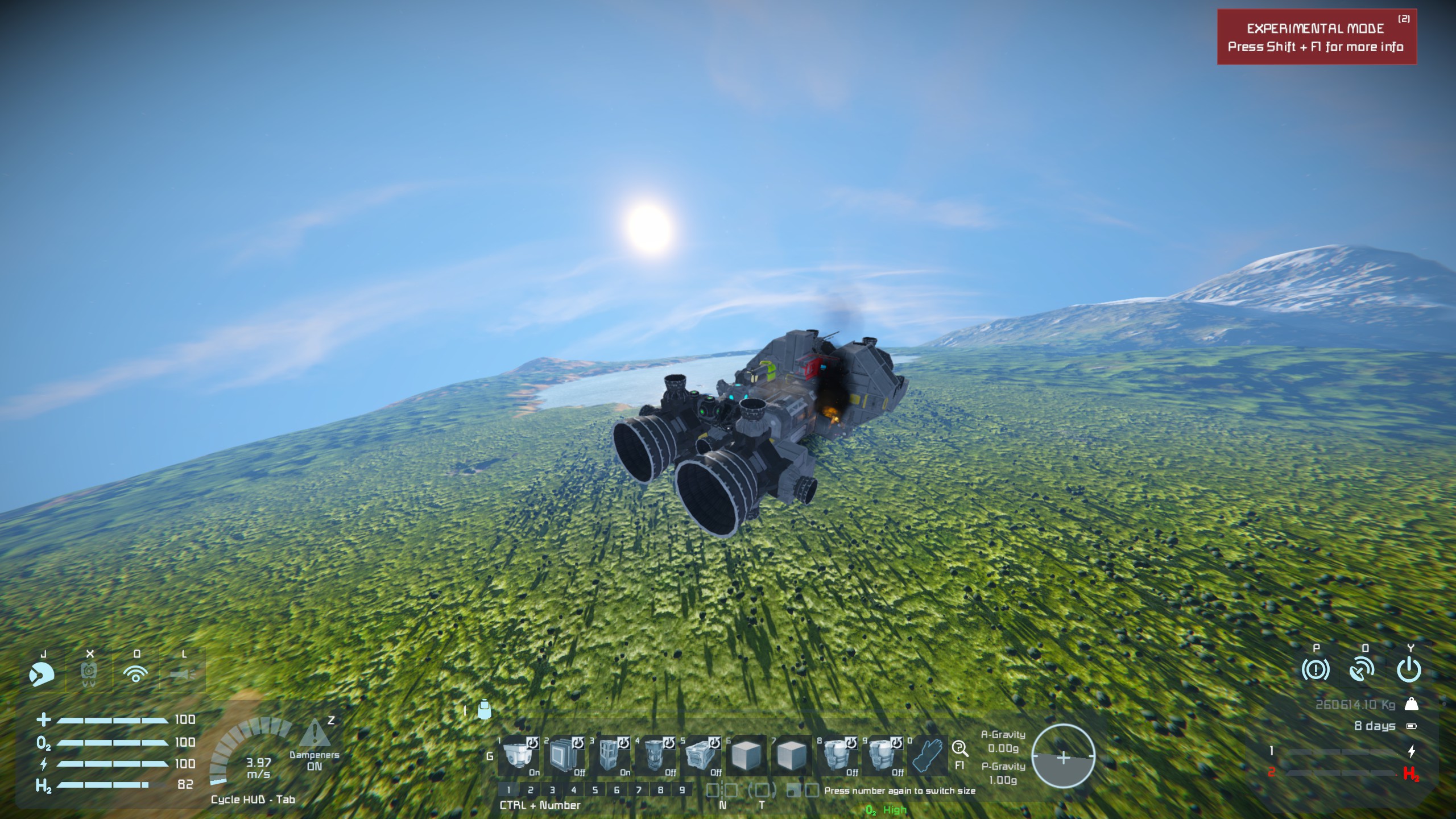Toggle the lights icon

183,675
